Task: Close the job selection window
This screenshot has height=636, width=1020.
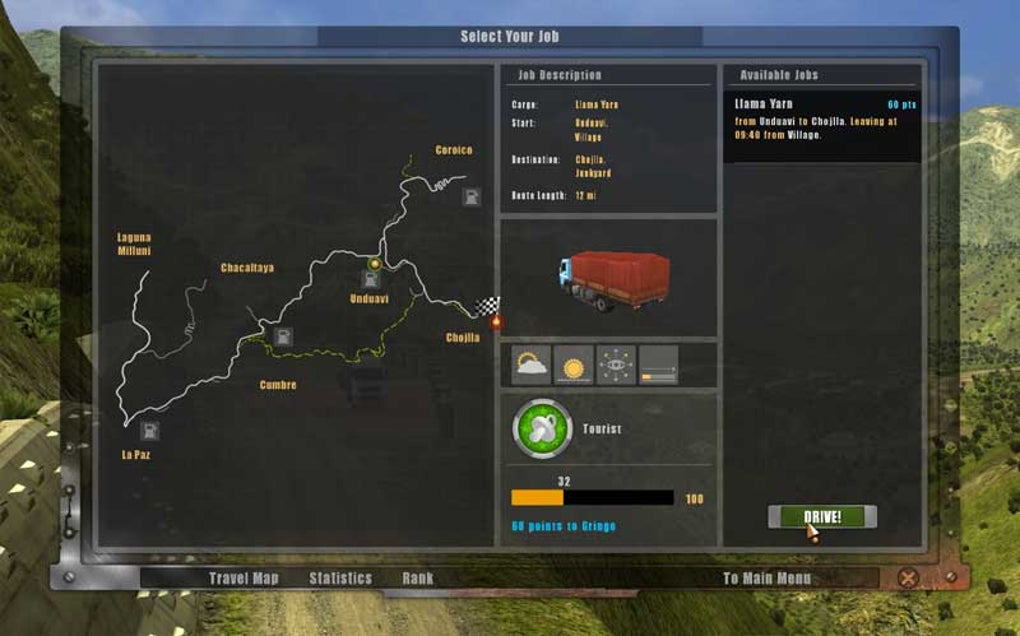Action: click(x=907, y=578)
